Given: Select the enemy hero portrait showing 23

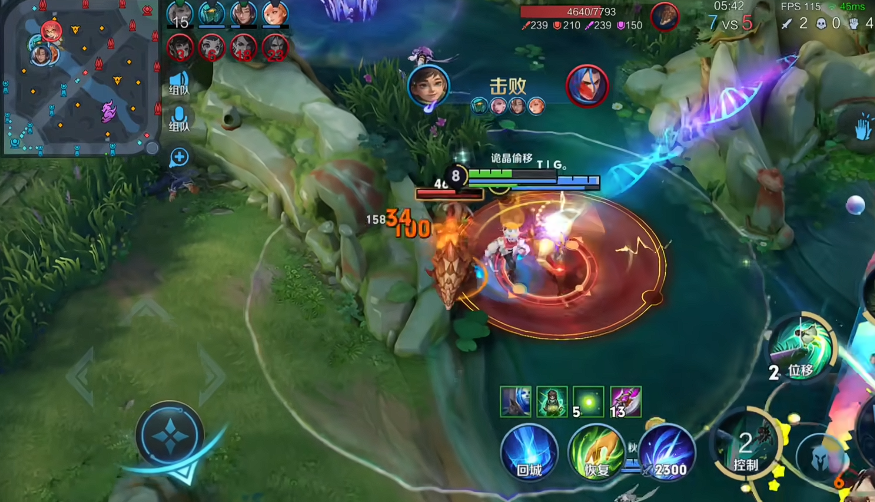Looking at the screenshot, I should (x=274, y=46).
